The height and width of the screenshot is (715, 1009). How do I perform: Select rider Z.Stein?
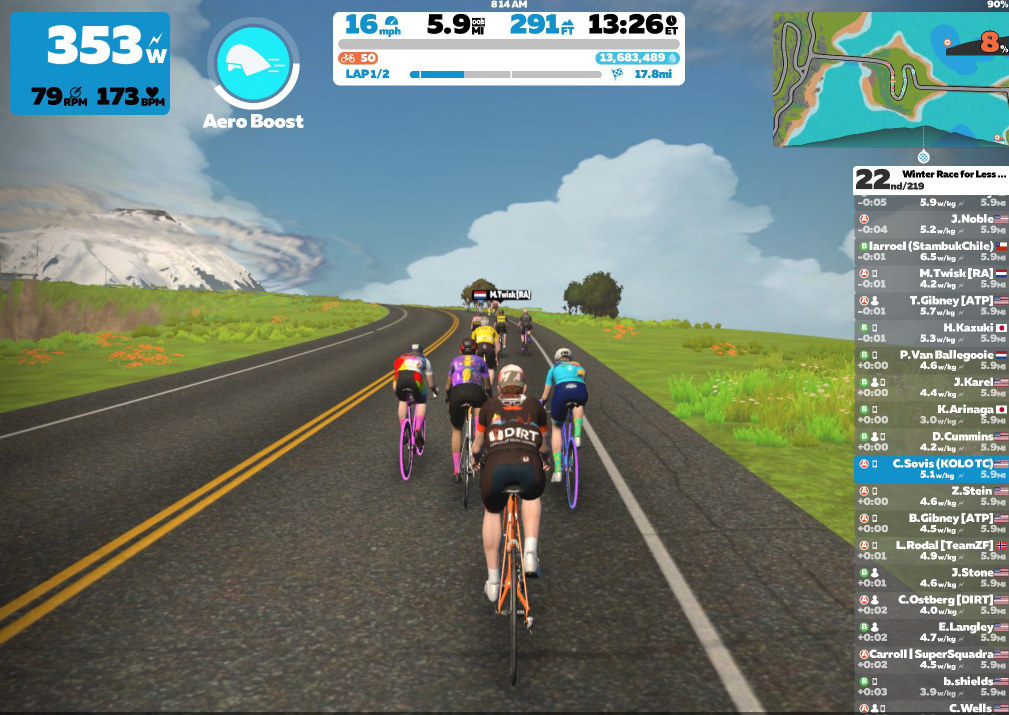[x=932, y=496]
